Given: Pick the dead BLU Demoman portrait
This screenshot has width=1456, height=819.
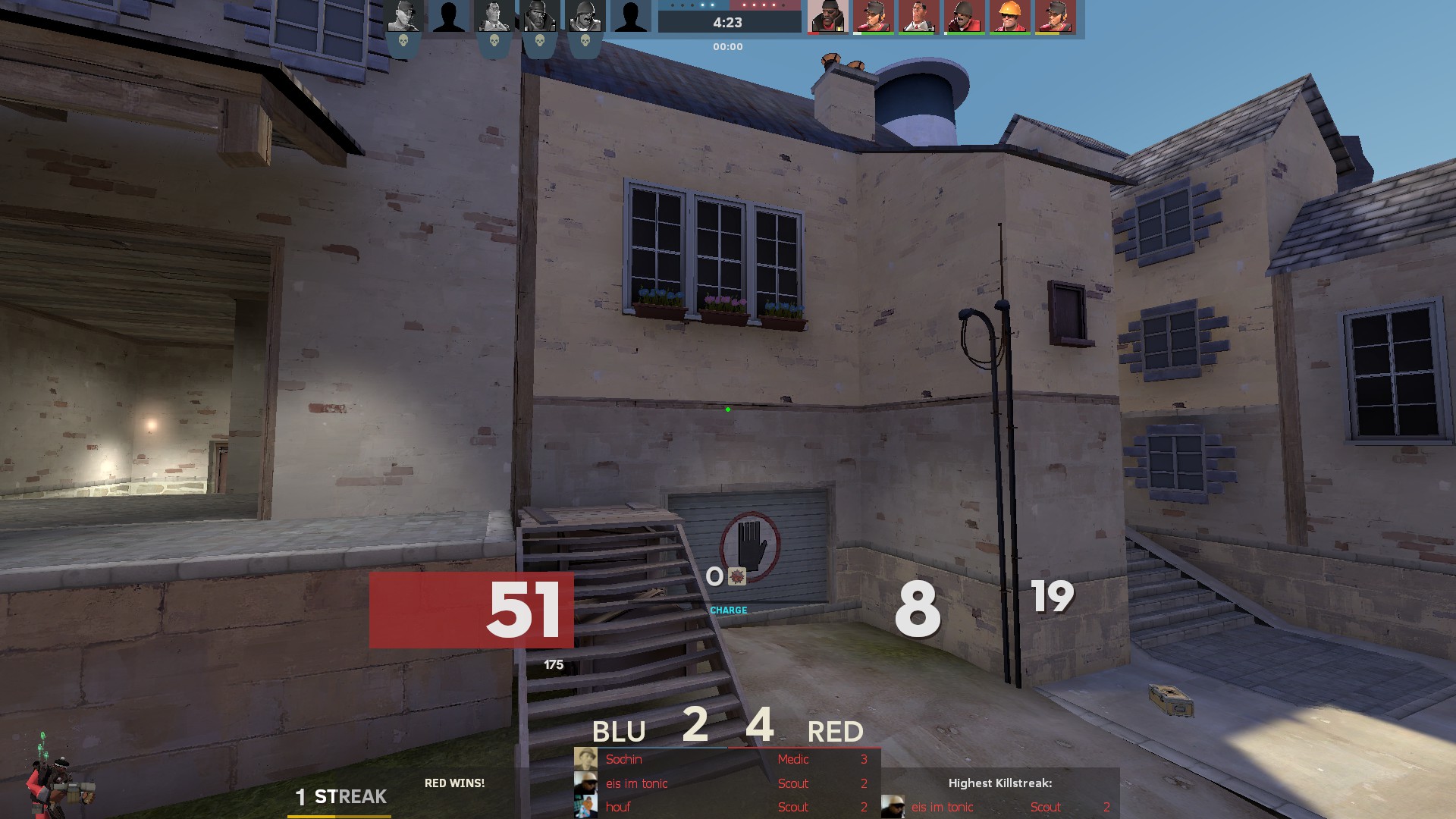Looking at the screenshot, I should pos(539,17).
